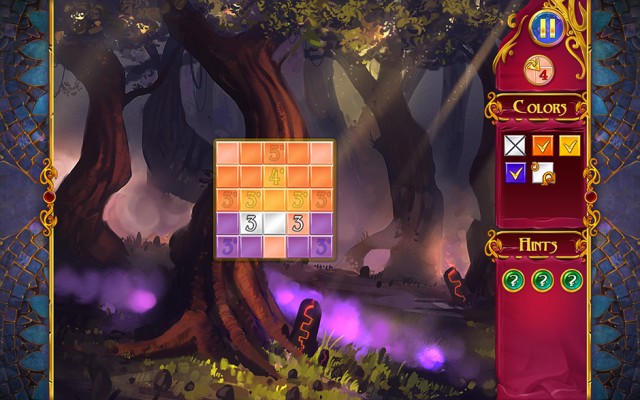This screenshot has width=640, height=400.
Task: Click the yellow tile numbered 4
Action: point(275,175)
